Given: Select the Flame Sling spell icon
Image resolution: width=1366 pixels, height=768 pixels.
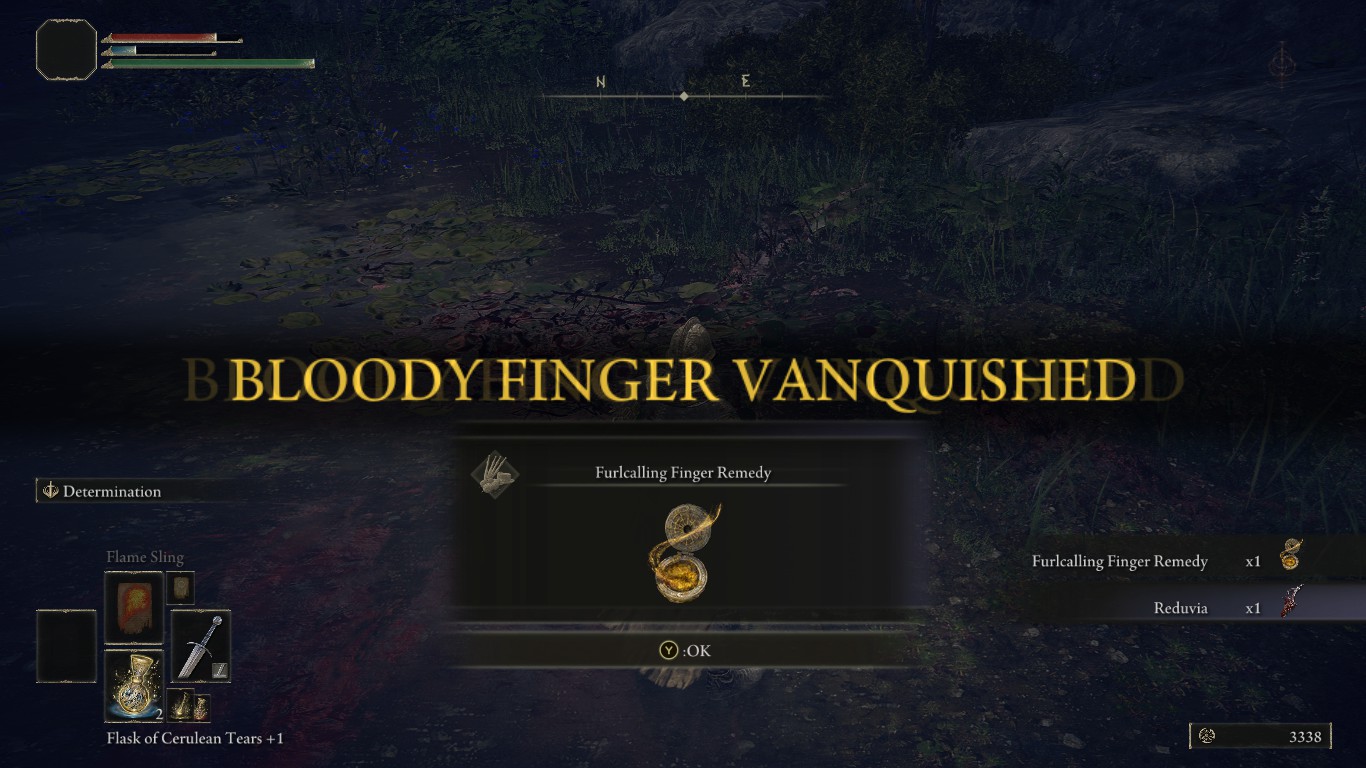Looking at the screenshot, I should click(133, 604).
